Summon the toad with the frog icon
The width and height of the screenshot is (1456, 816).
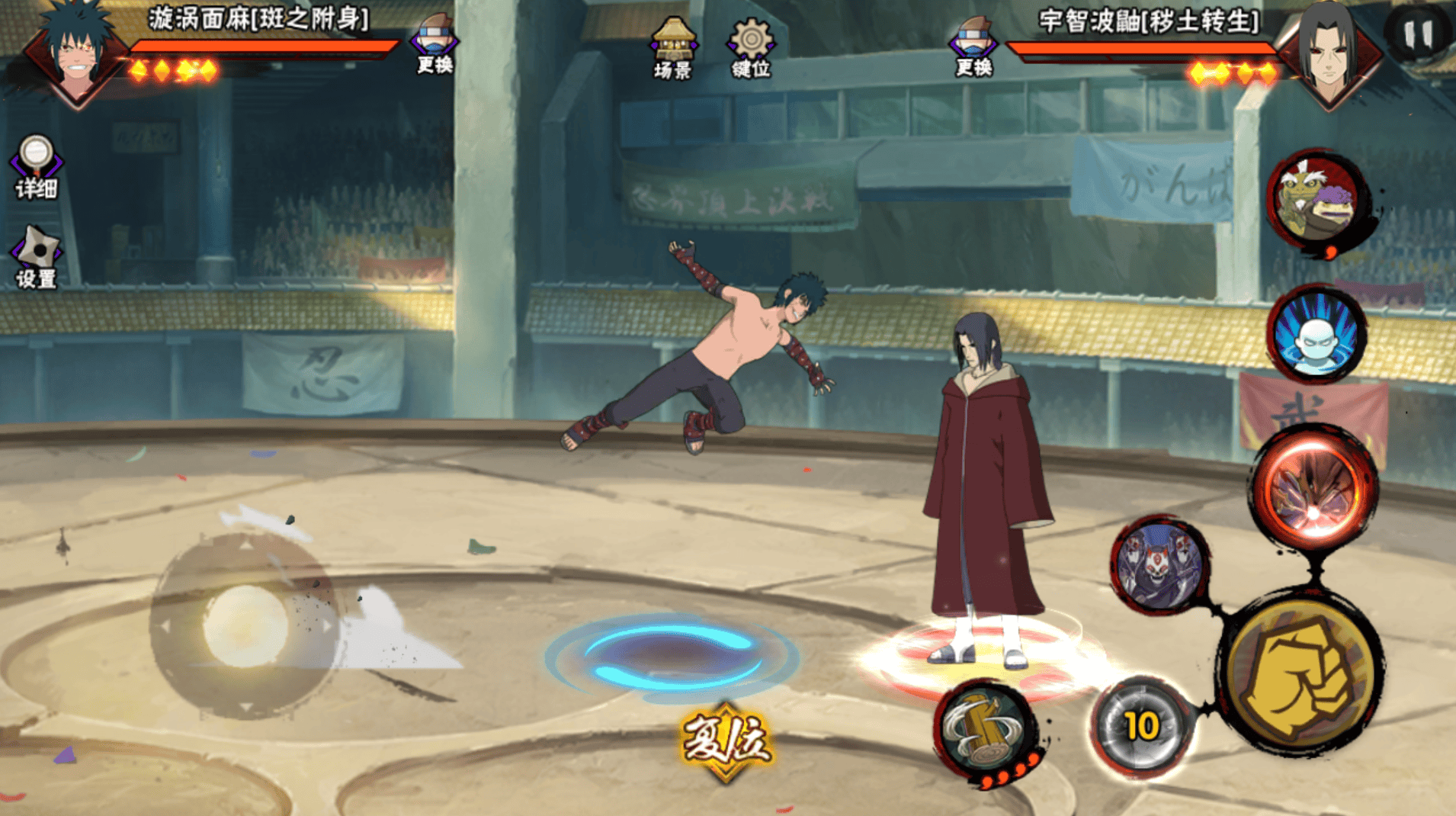click(1318, 201)
